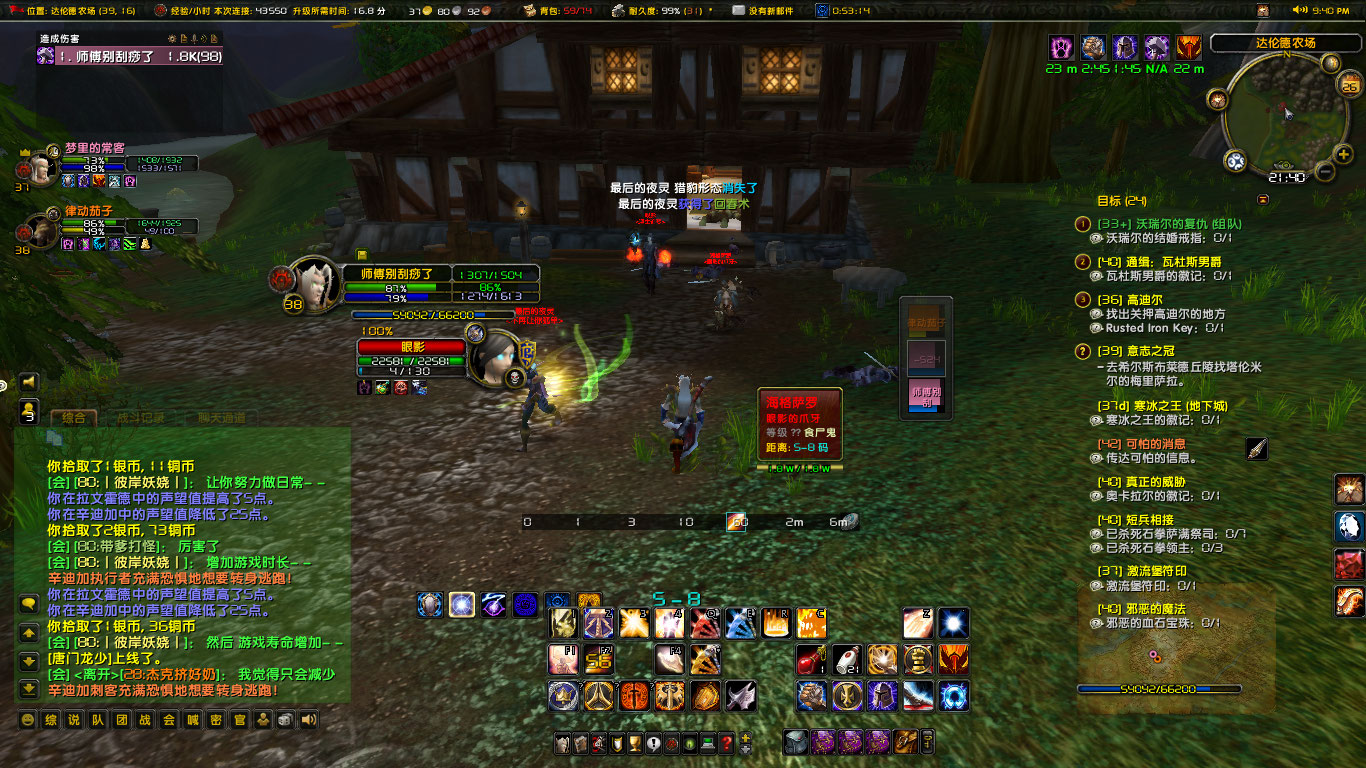1366x768 pixels.
Task: Mute chat sounds with the speaker icon near channel buttons
Action: coord(305,719)
